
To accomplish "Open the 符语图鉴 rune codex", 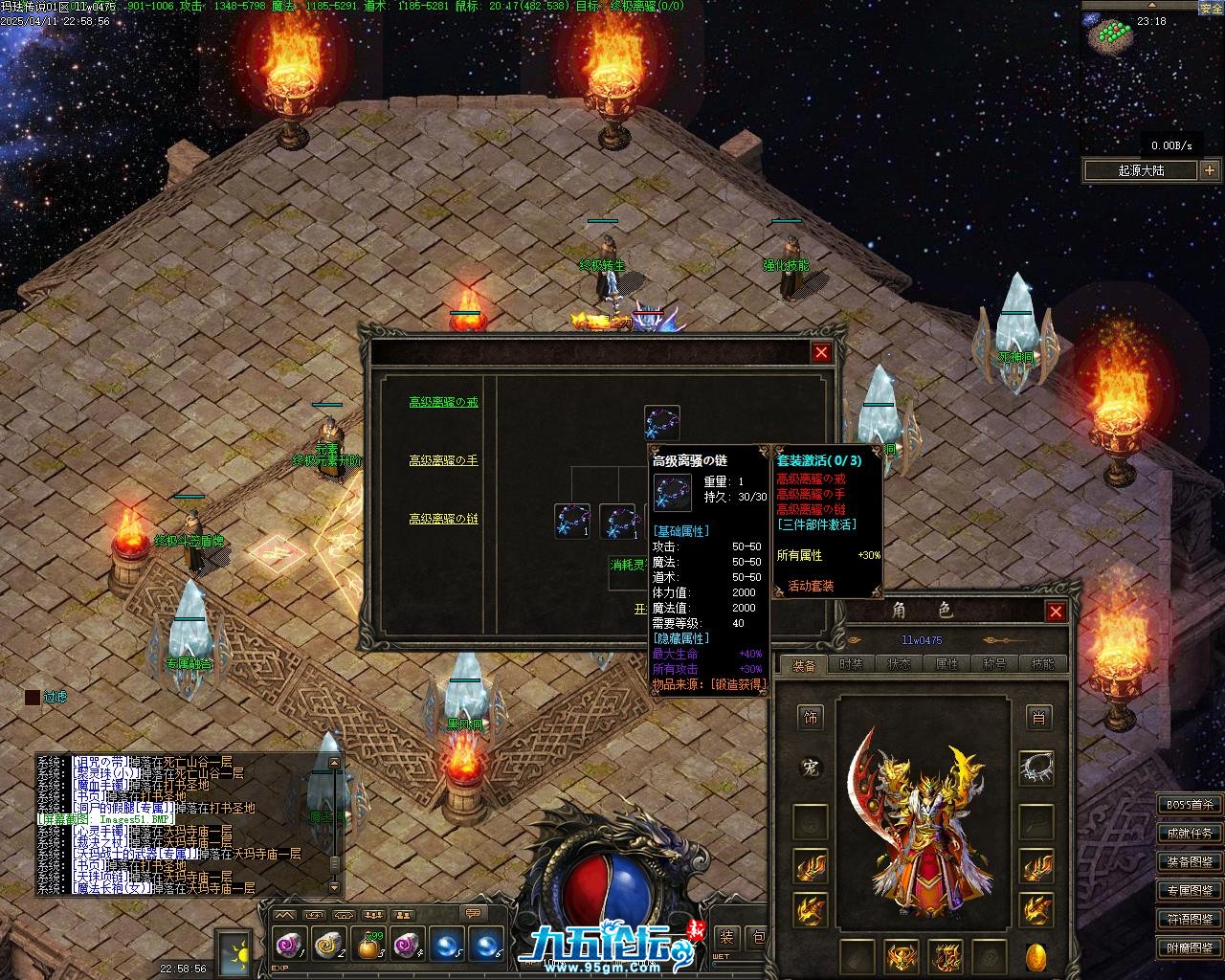I will [1190, 920].
